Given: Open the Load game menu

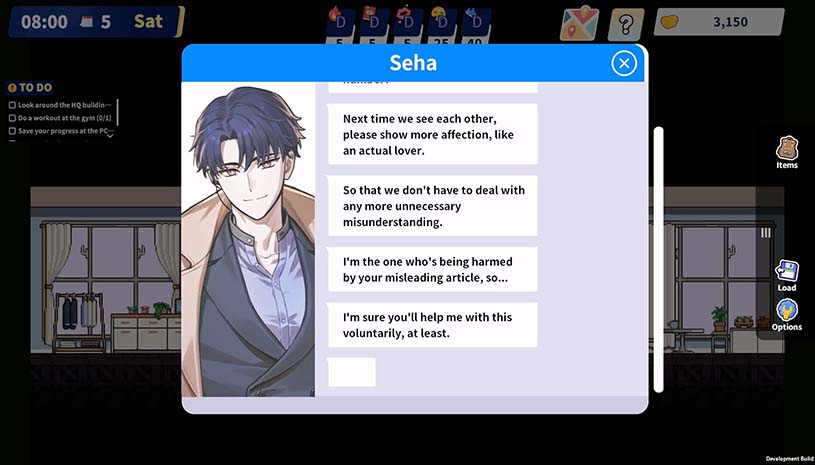Looking at the screenshot, I should [787, 275].
